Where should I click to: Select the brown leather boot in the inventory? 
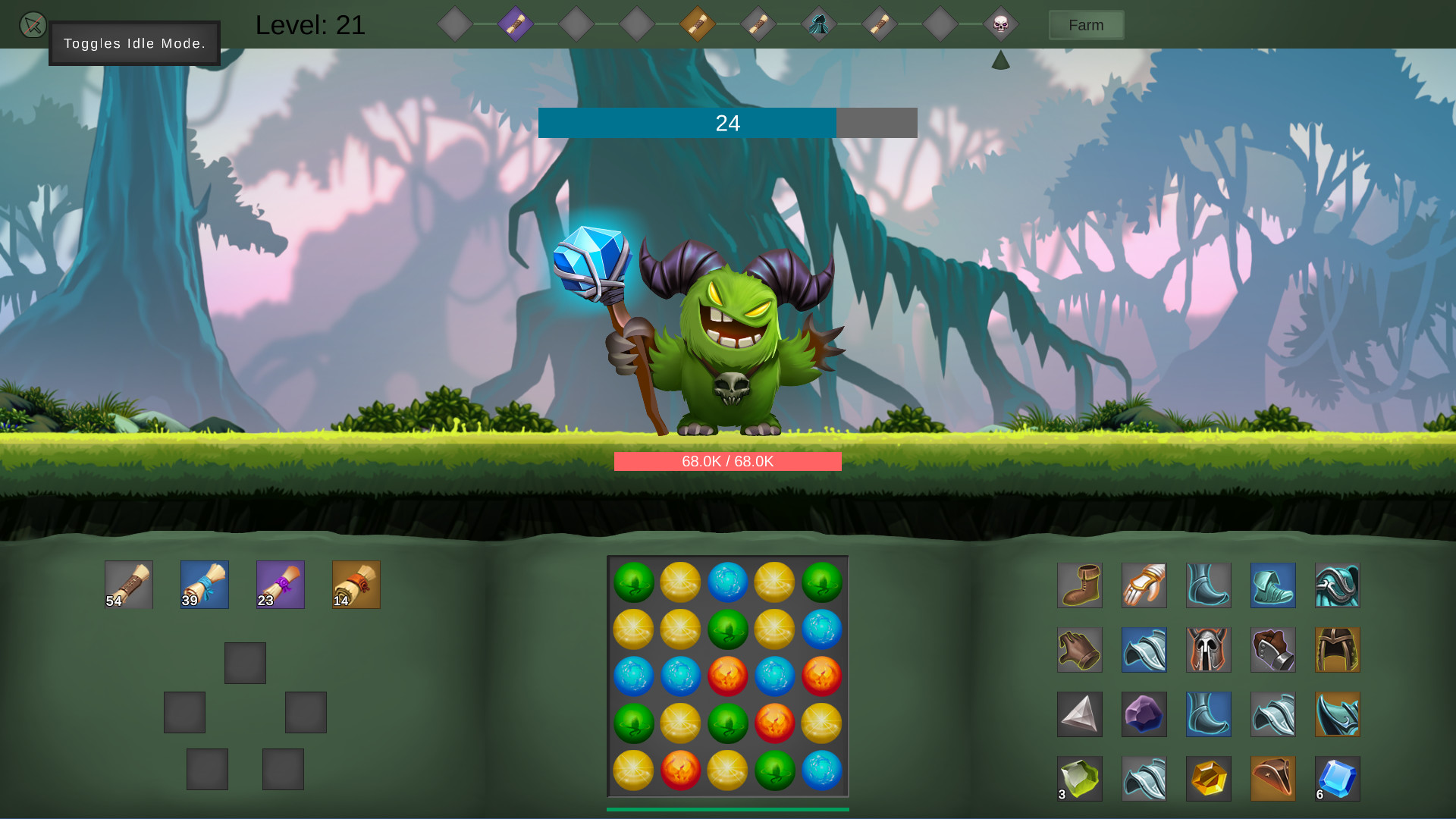1080,585
